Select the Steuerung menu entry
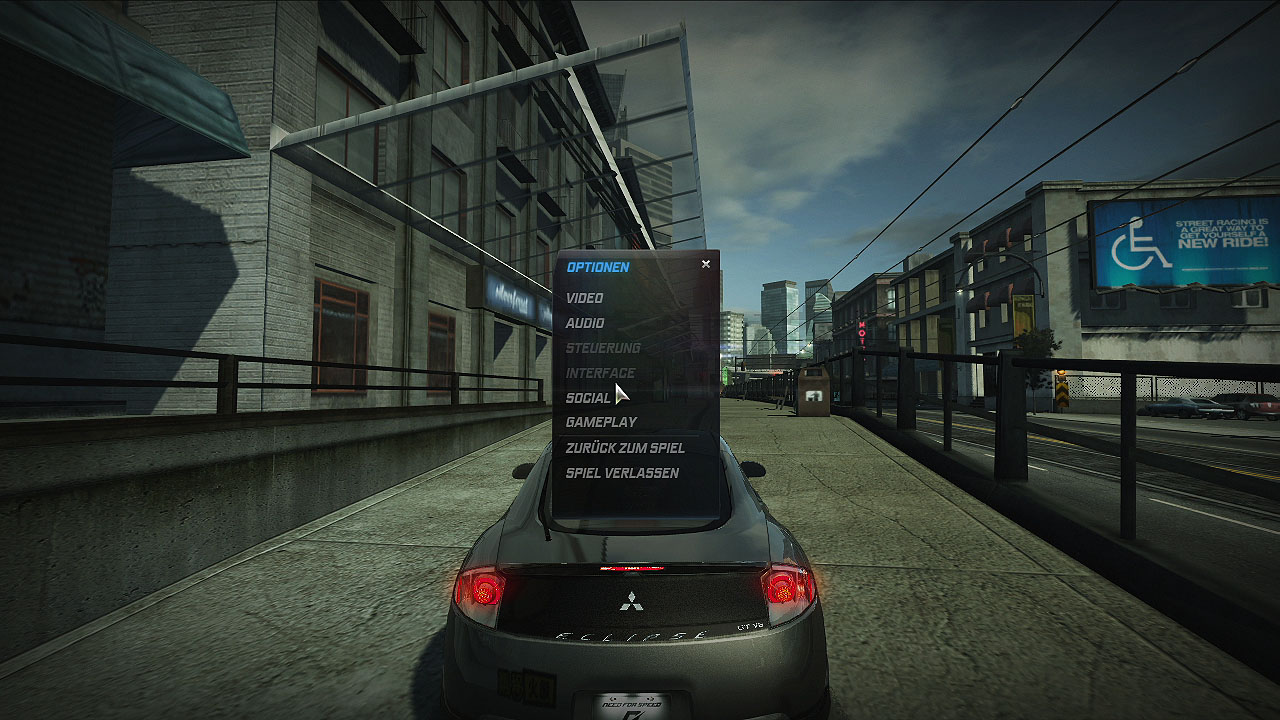This screenshot has height=720, width=1280. [603, 348]
